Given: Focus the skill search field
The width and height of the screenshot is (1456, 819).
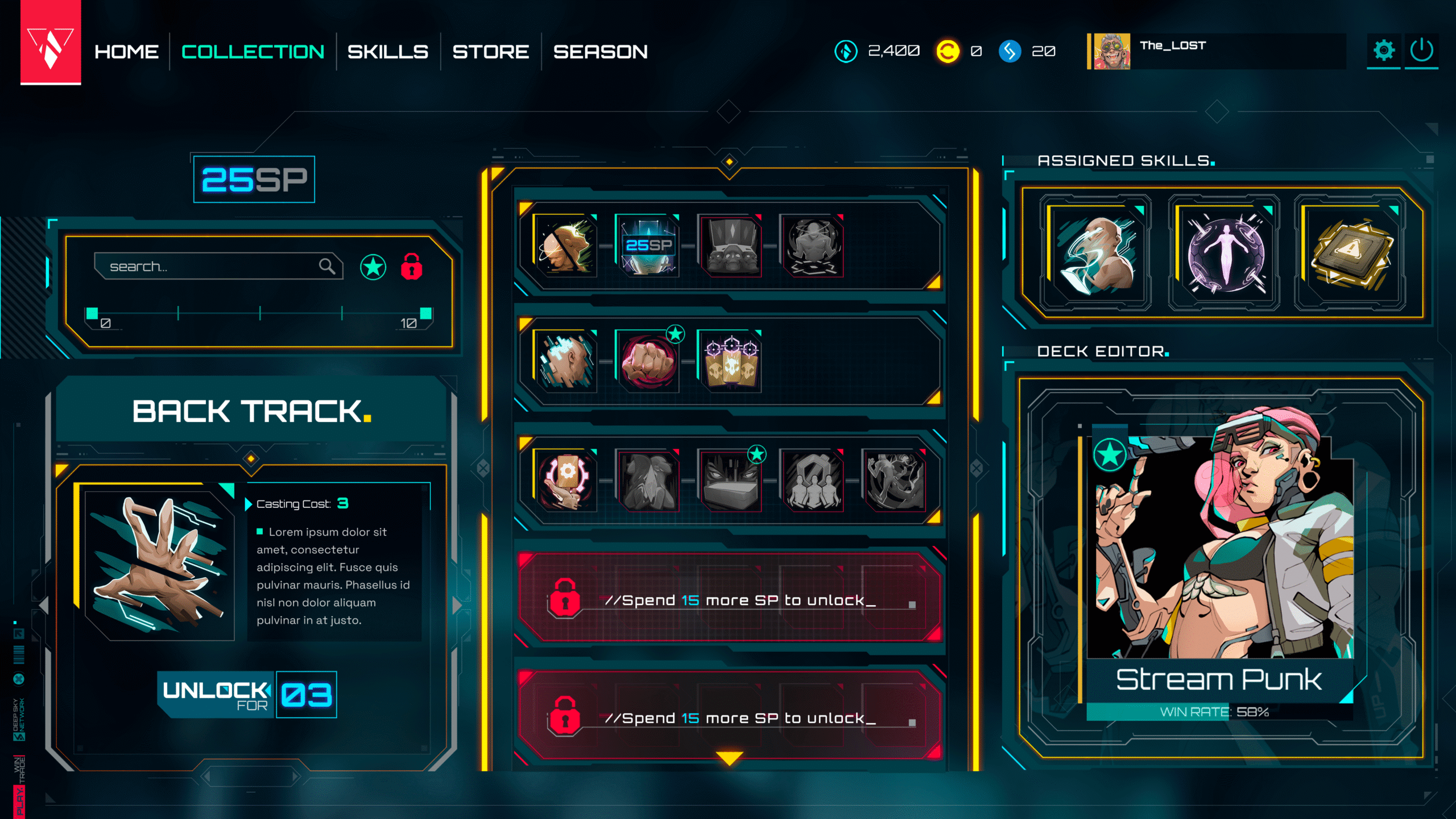Looking at the screenshot, I should click(210, 266).
